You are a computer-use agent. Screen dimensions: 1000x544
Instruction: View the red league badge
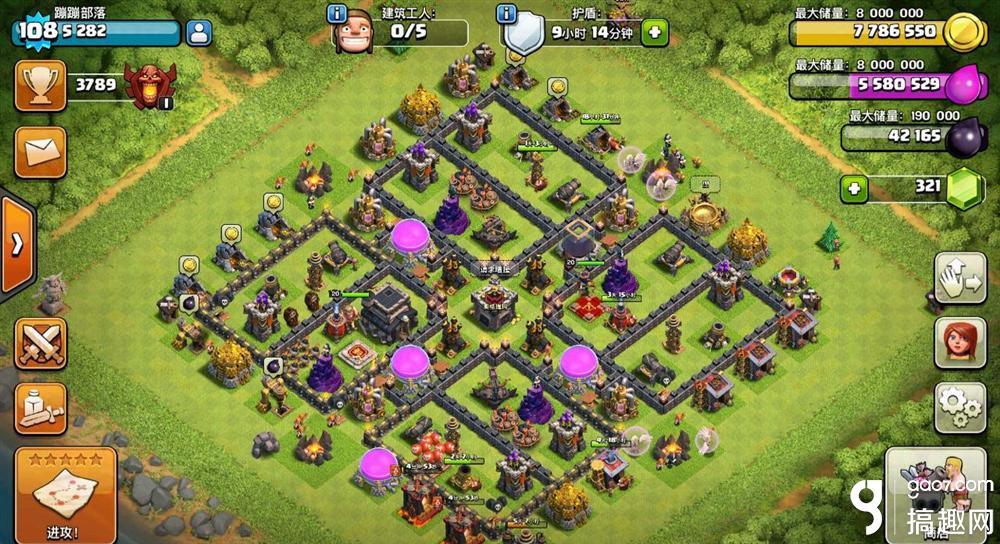click(x=149, y=86)
